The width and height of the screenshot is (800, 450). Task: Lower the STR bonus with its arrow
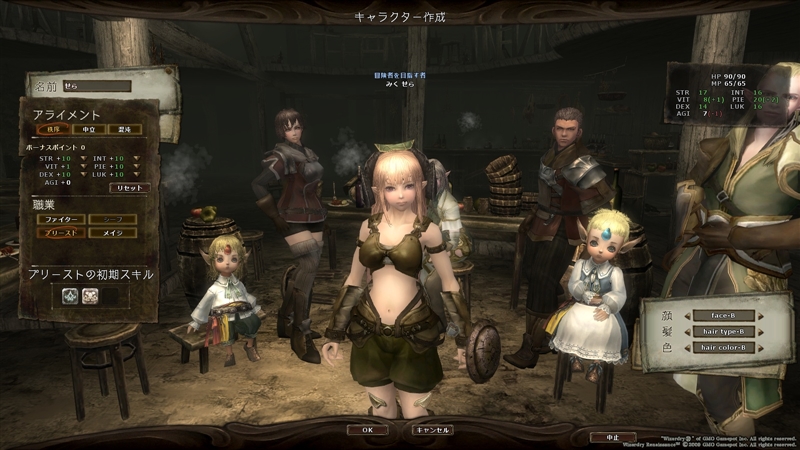point(81,158)
